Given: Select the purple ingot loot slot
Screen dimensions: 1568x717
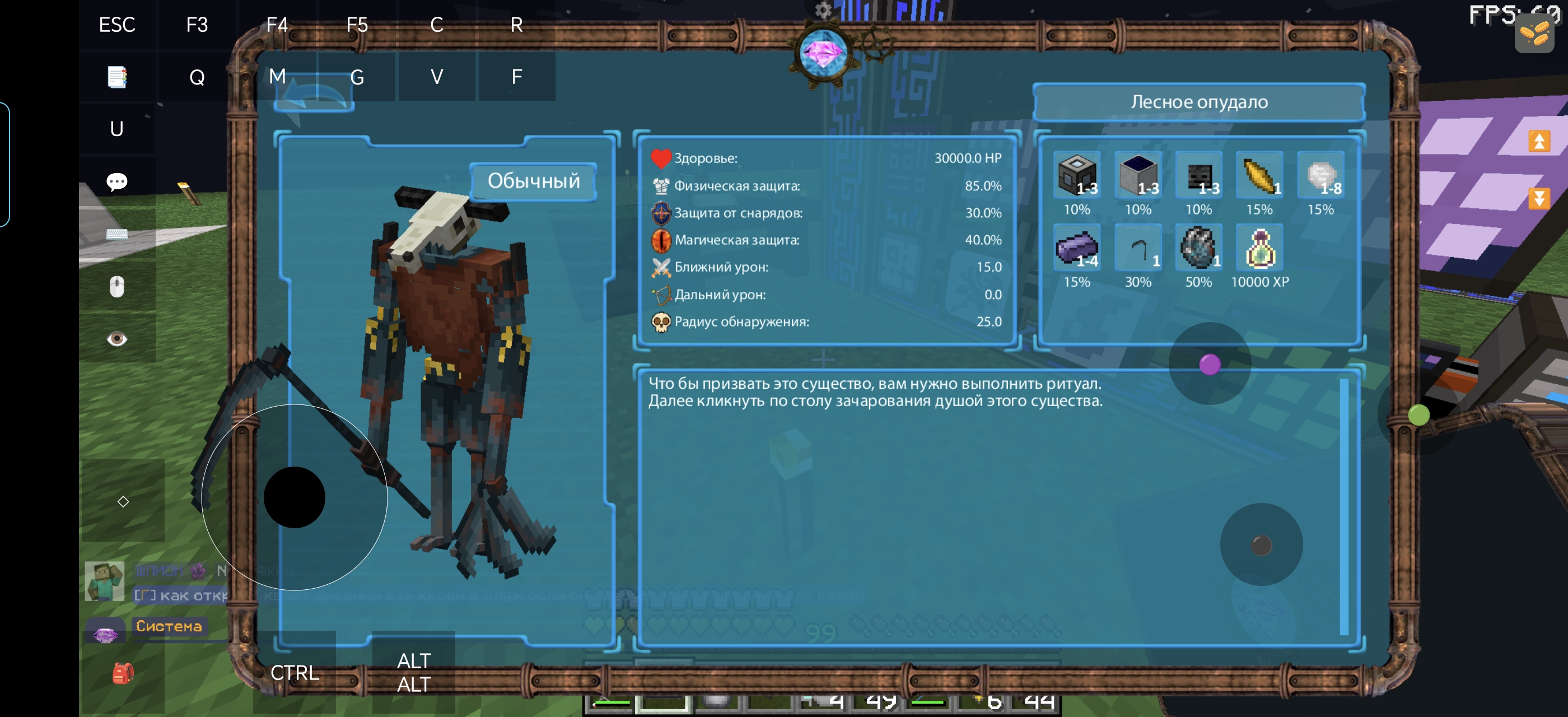Looking at the screenshot, I should 1077,248.
